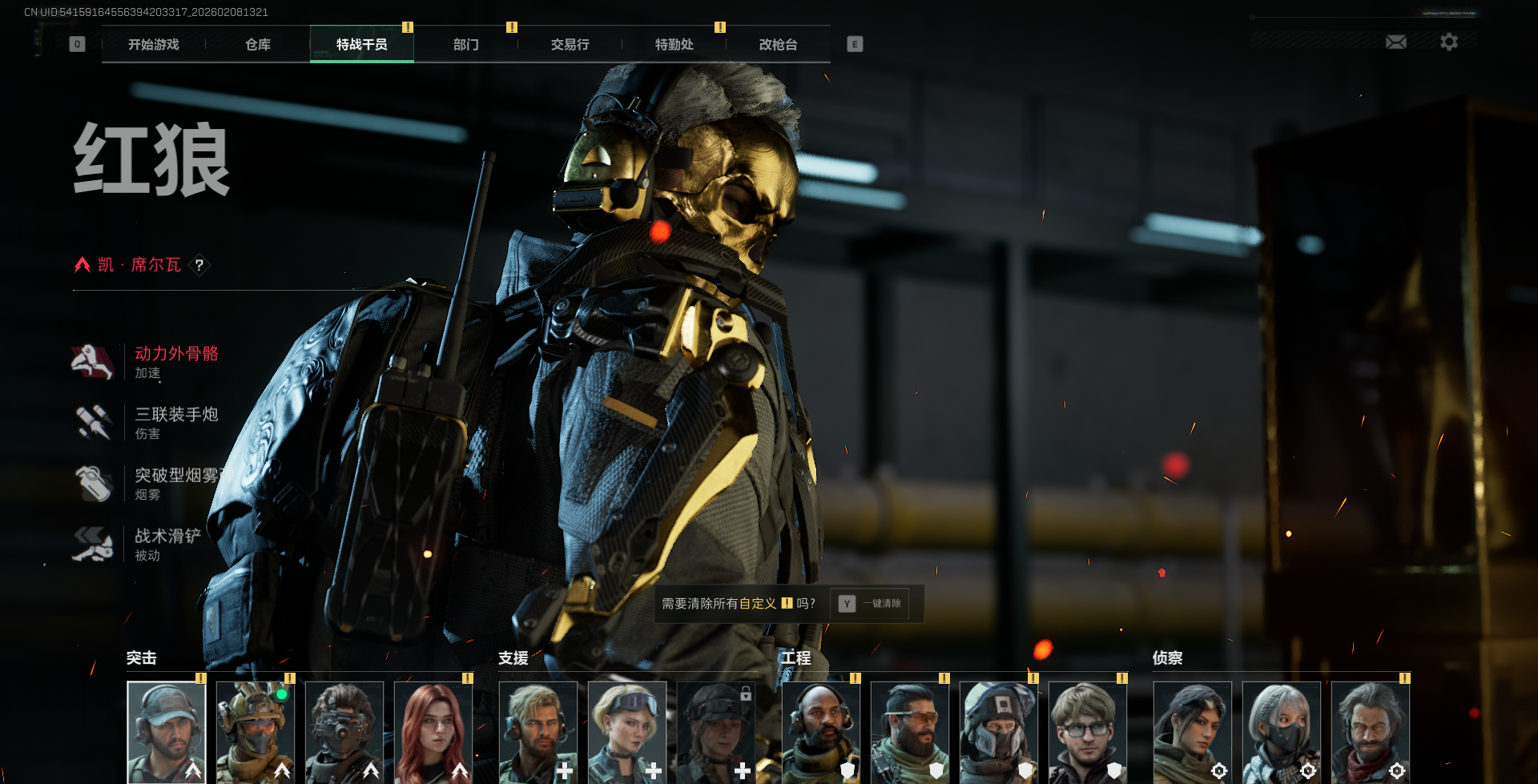Open the 改枪台 tab
This screenshot has width=1538, height=784.
point(779,45)
